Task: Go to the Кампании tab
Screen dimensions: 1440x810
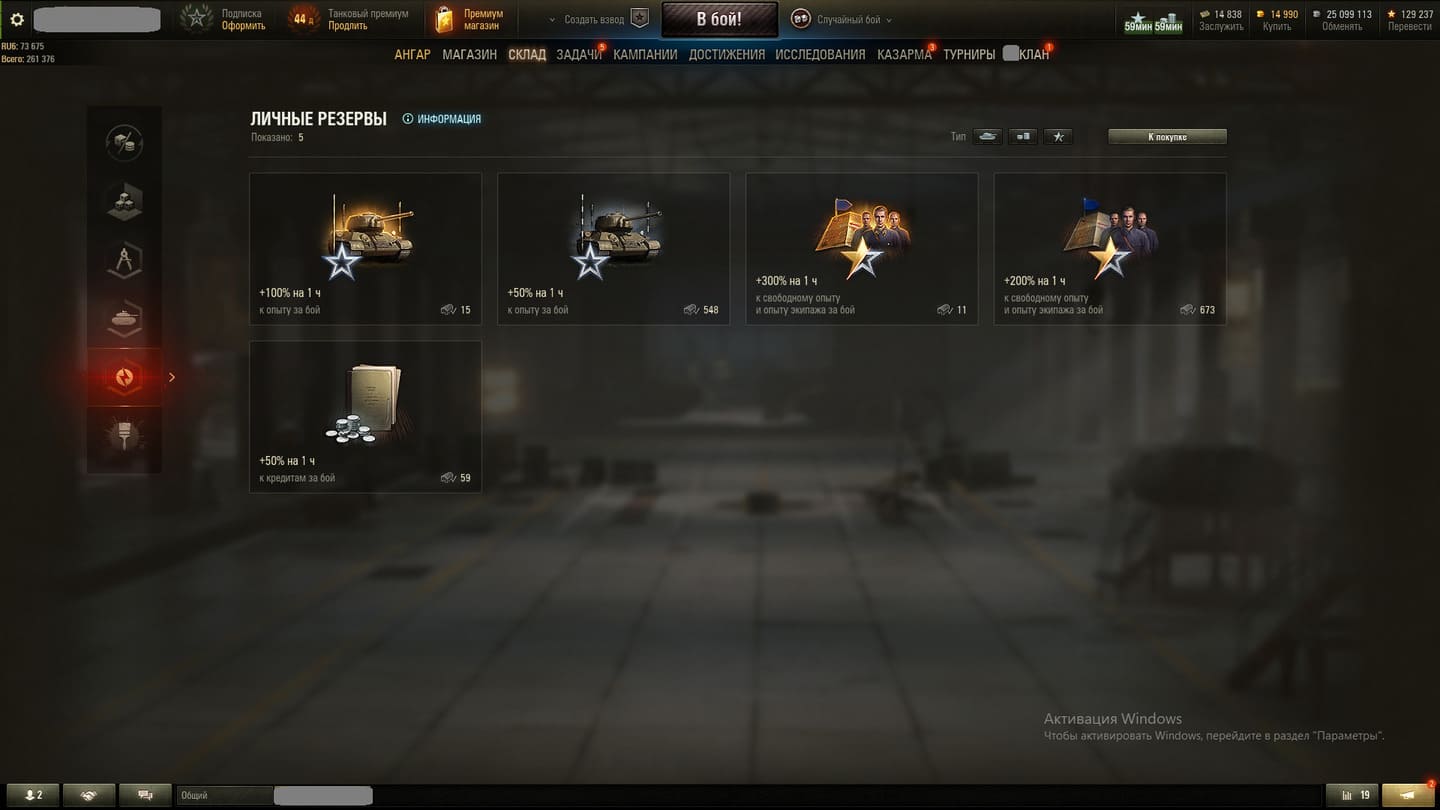Action: (645, 54)
